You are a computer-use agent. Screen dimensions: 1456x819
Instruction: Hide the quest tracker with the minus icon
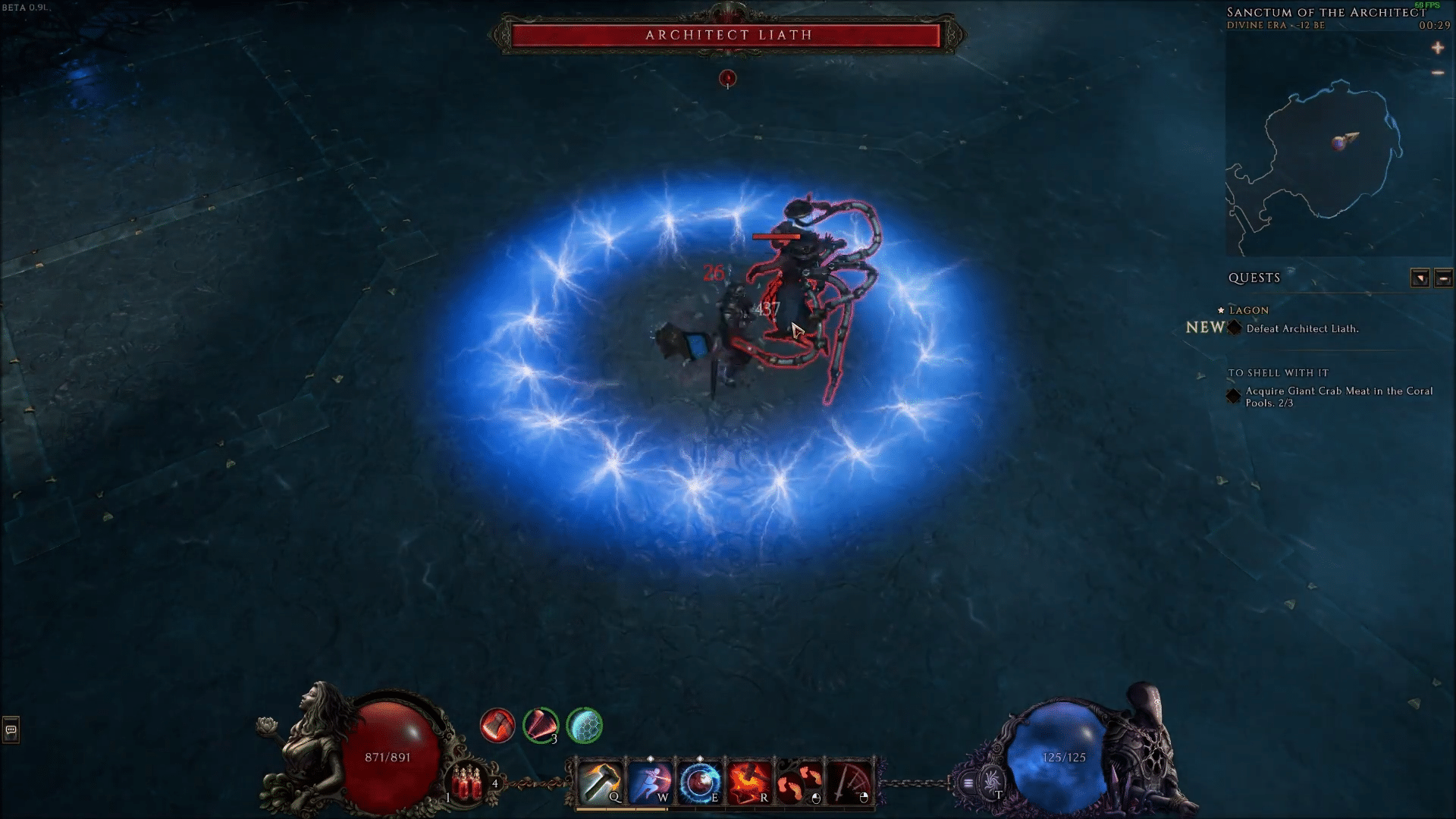(1439, 72)
